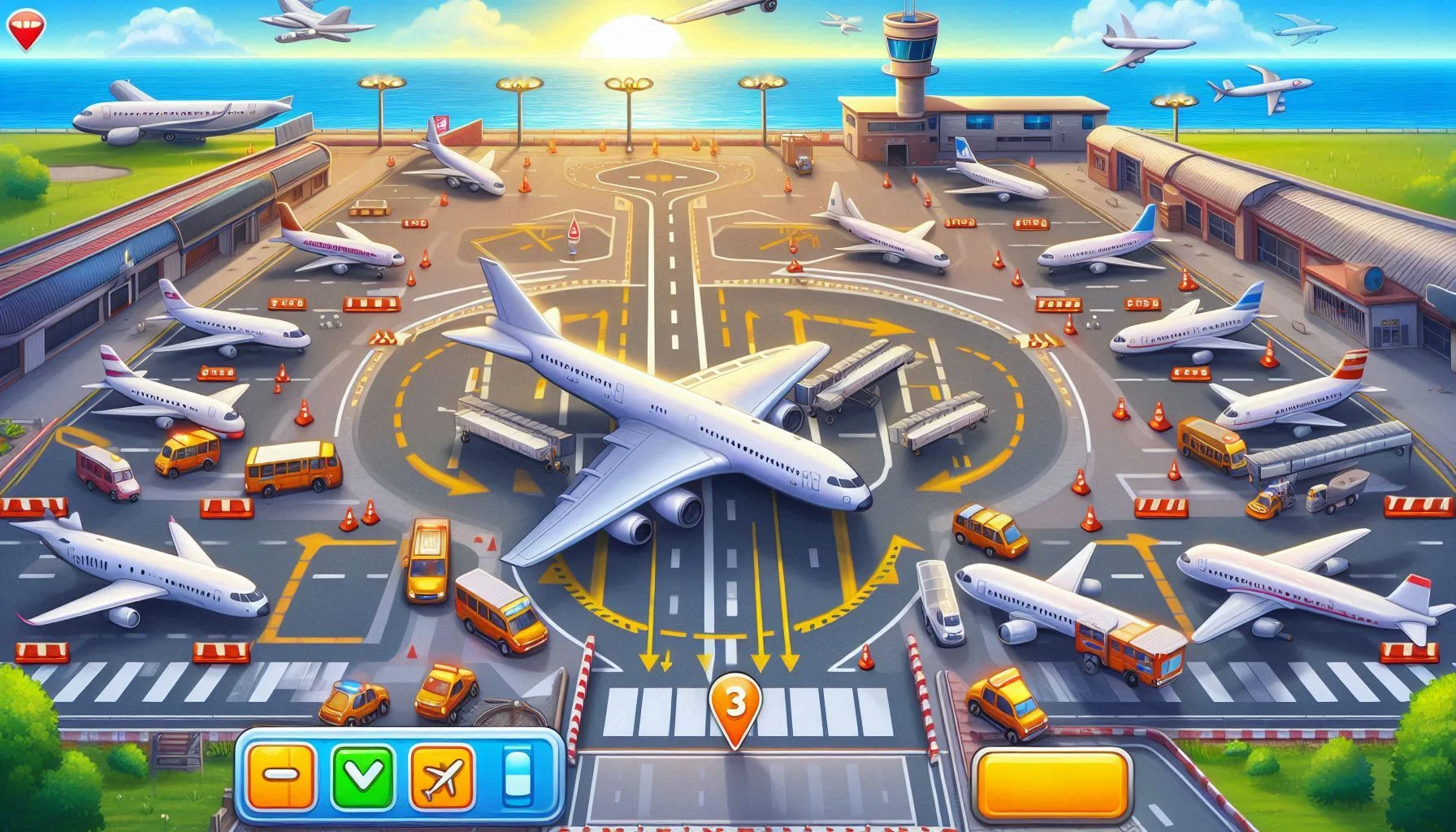
Task: Select the orange airplane icon button
Action: tap(442, 775)
